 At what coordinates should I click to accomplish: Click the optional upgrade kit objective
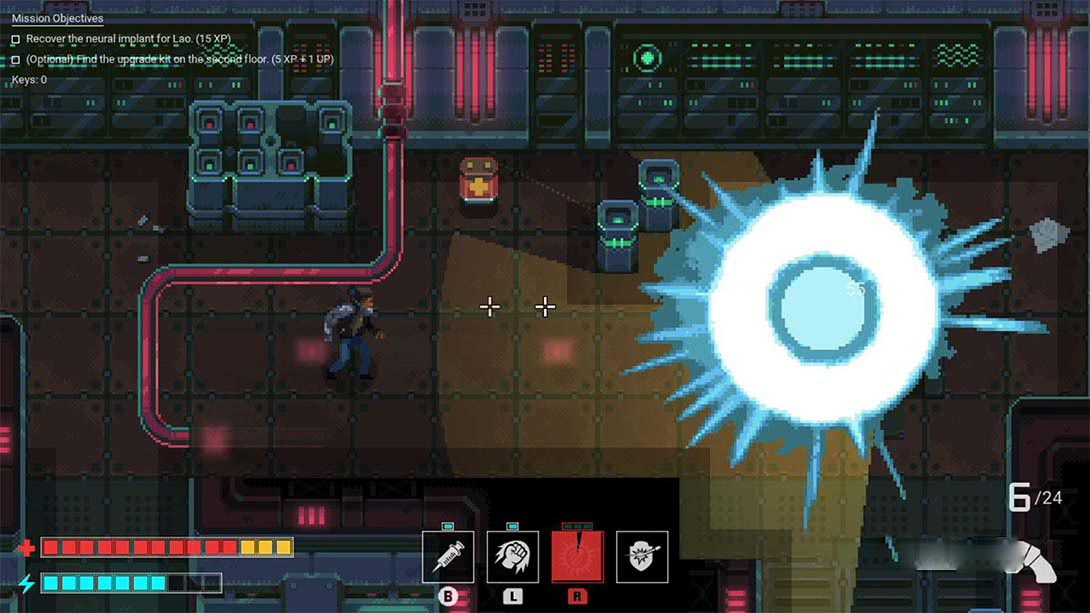coord(180,59)
